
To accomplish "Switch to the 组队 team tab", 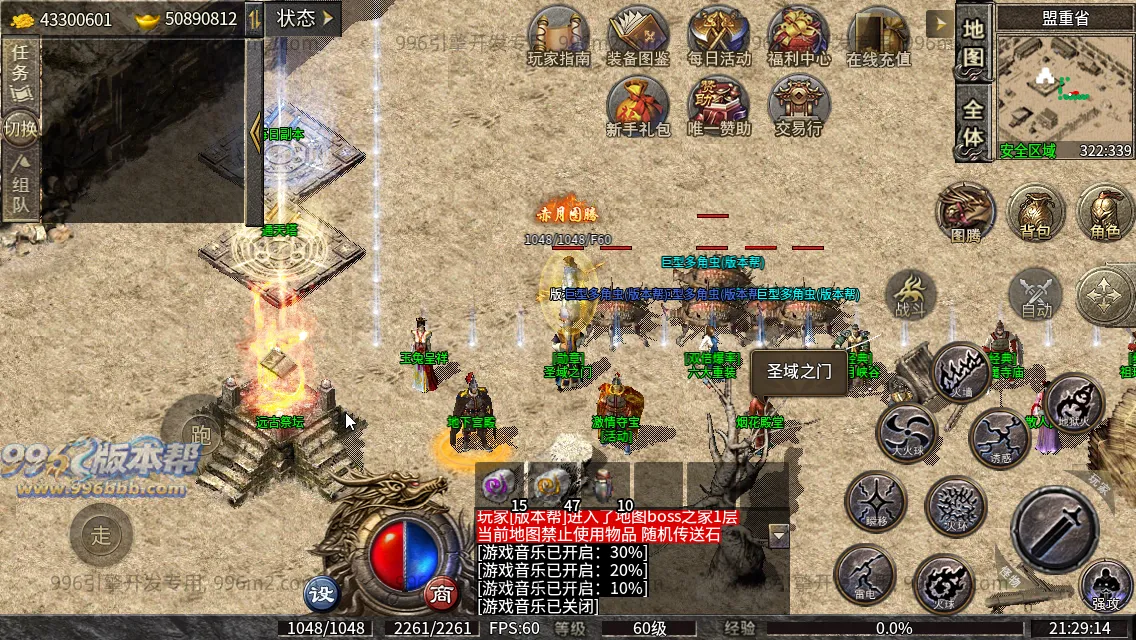I will pos(21,187).
